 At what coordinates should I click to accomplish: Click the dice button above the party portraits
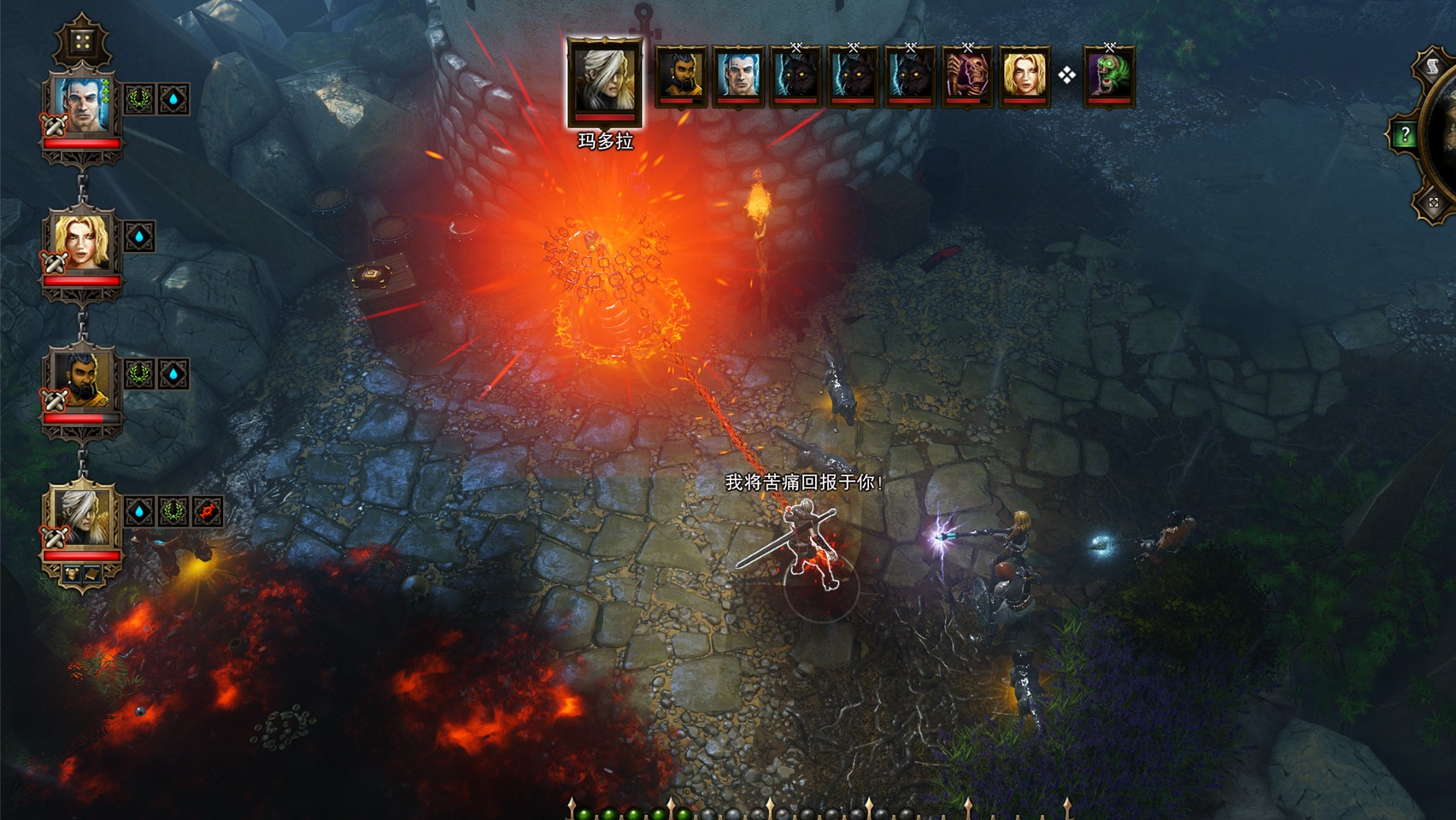tap(82, 41)
